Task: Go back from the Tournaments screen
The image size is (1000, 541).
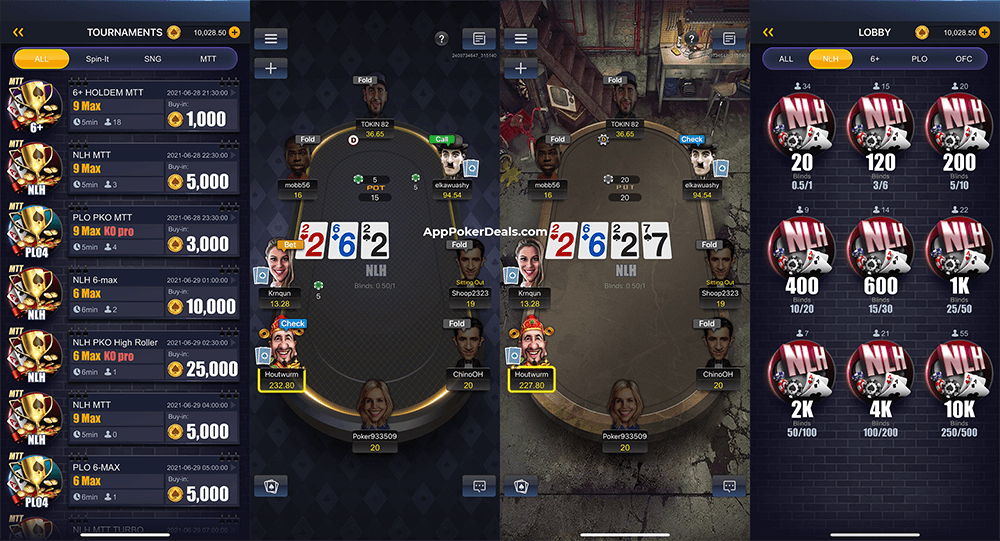Action: (18, 32)
